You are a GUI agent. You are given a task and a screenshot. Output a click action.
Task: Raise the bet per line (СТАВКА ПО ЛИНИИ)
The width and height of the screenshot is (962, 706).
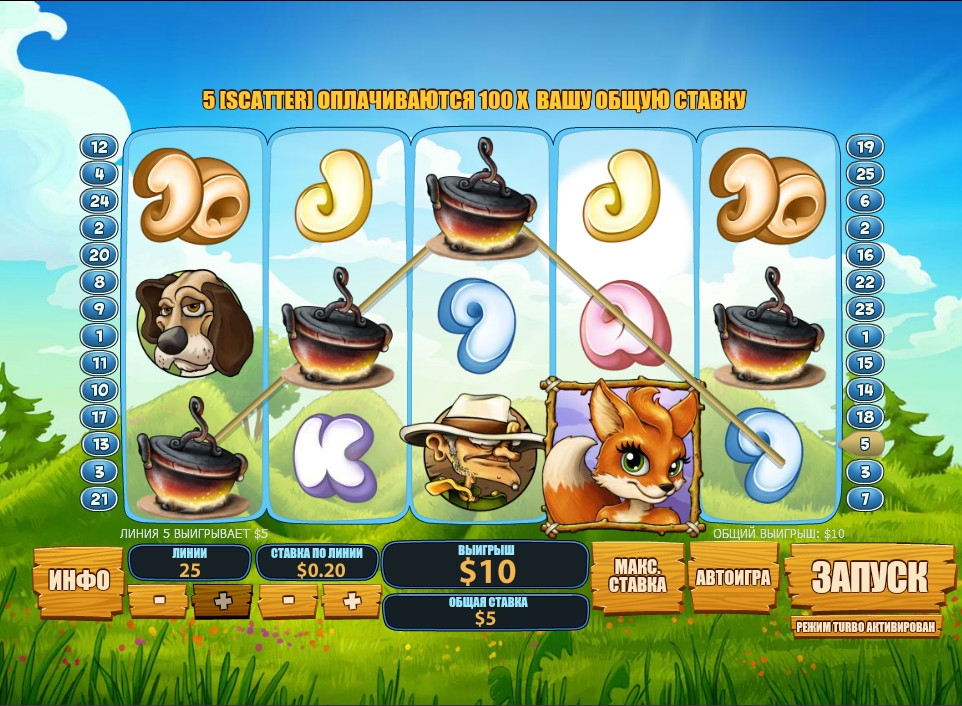tap(351, 600)
